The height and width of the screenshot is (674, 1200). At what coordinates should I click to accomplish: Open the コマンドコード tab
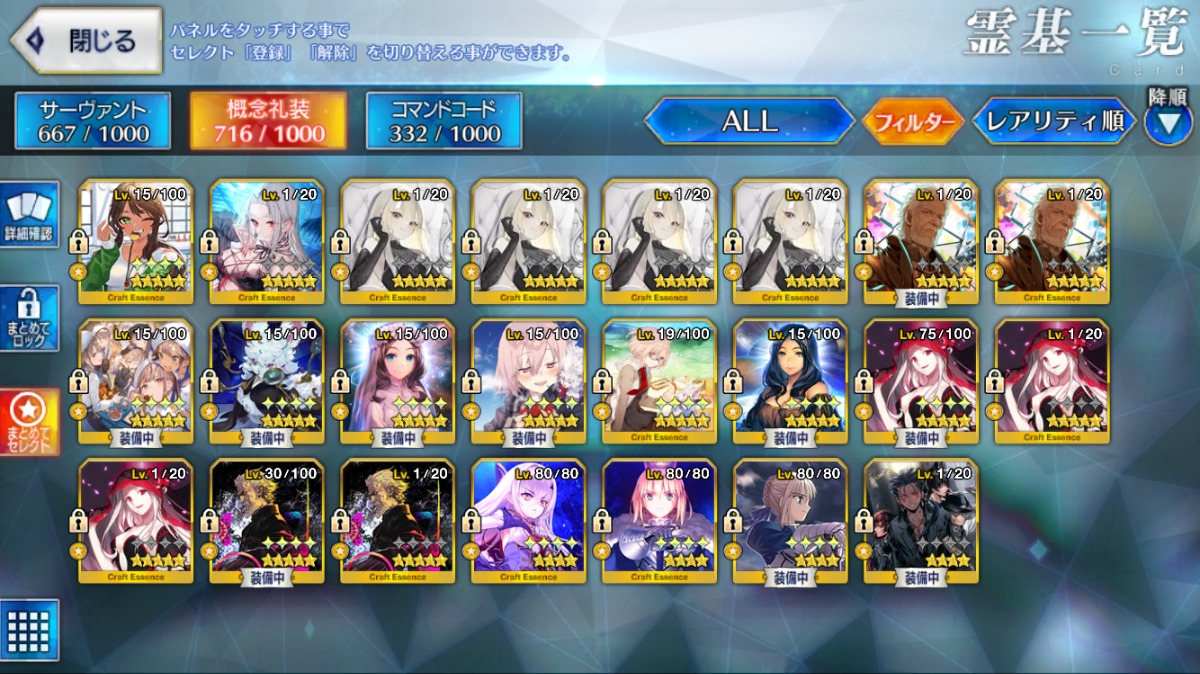[x=444, y=121]
